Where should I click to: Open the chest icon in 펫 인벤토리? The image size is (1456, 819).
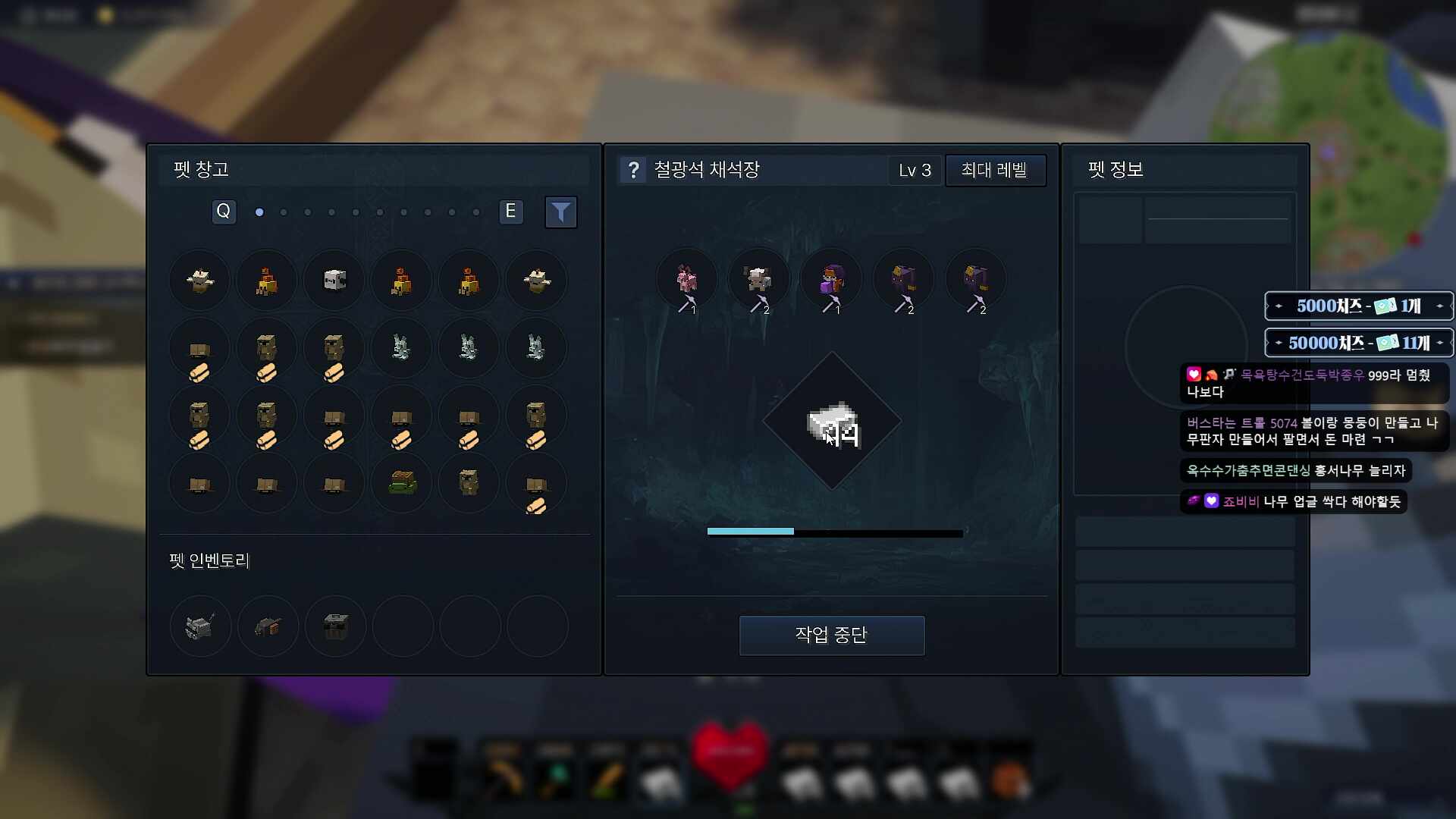334,626
